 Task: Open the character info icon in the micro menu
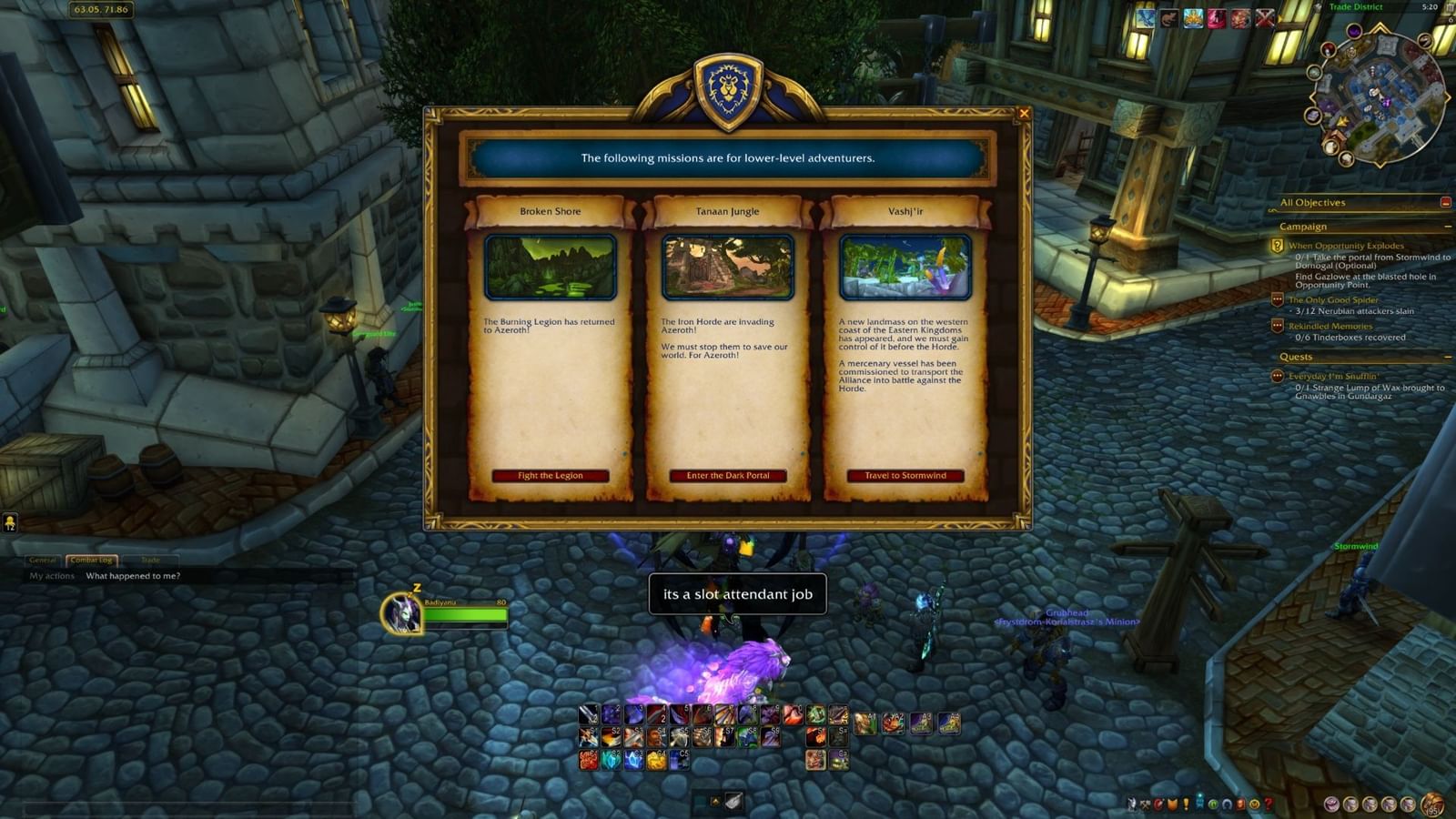[x=1132, y=804]
